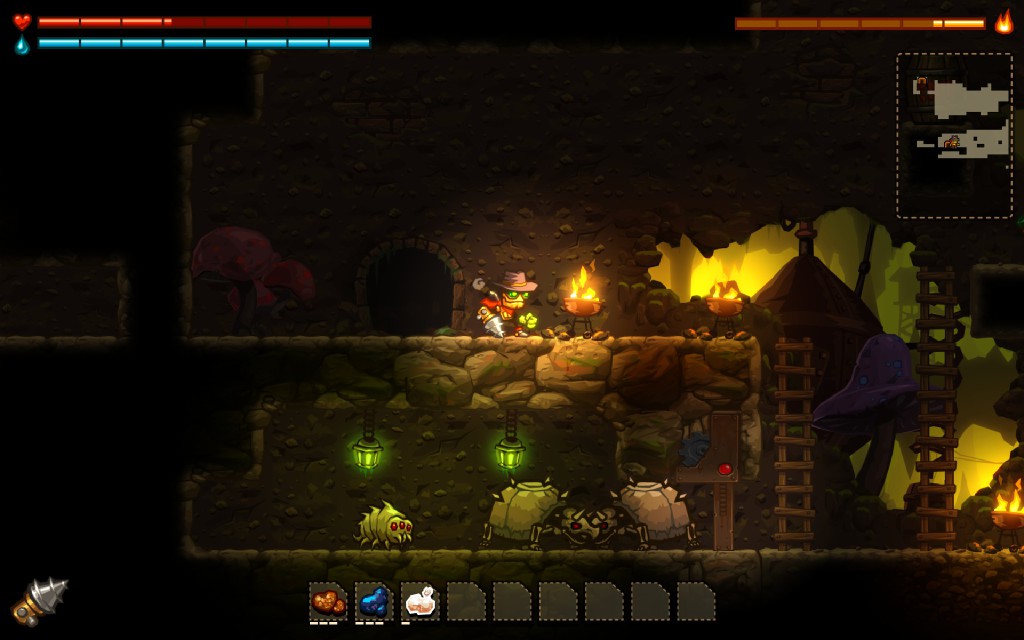
Task: Open the cave minimap
Action: click(955, 135)
